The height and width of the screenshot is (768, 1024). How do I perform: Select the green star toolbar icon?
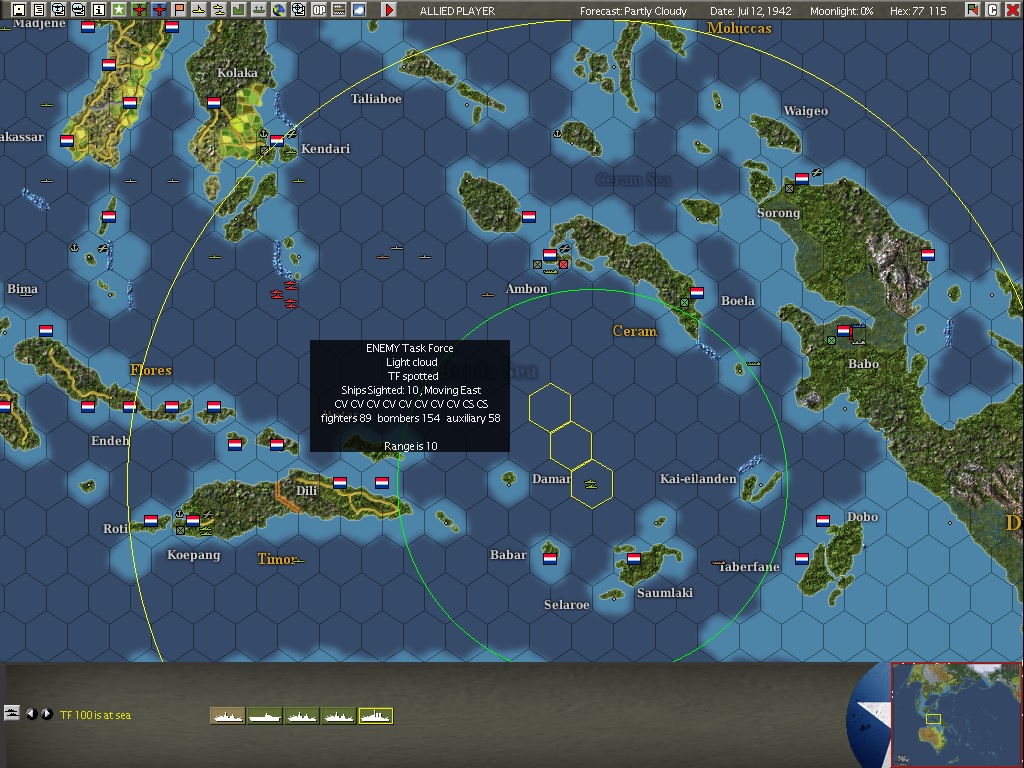click(x=119, y=10)
